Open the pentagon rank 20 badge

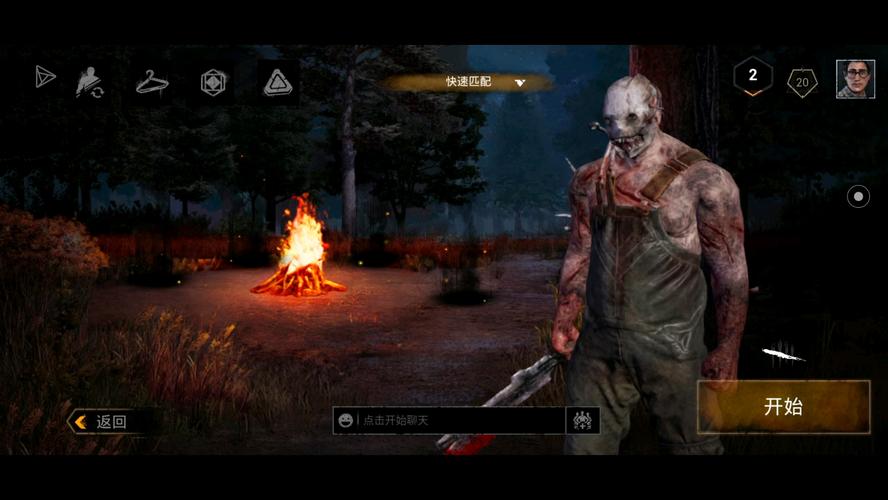tap(801, 82)
